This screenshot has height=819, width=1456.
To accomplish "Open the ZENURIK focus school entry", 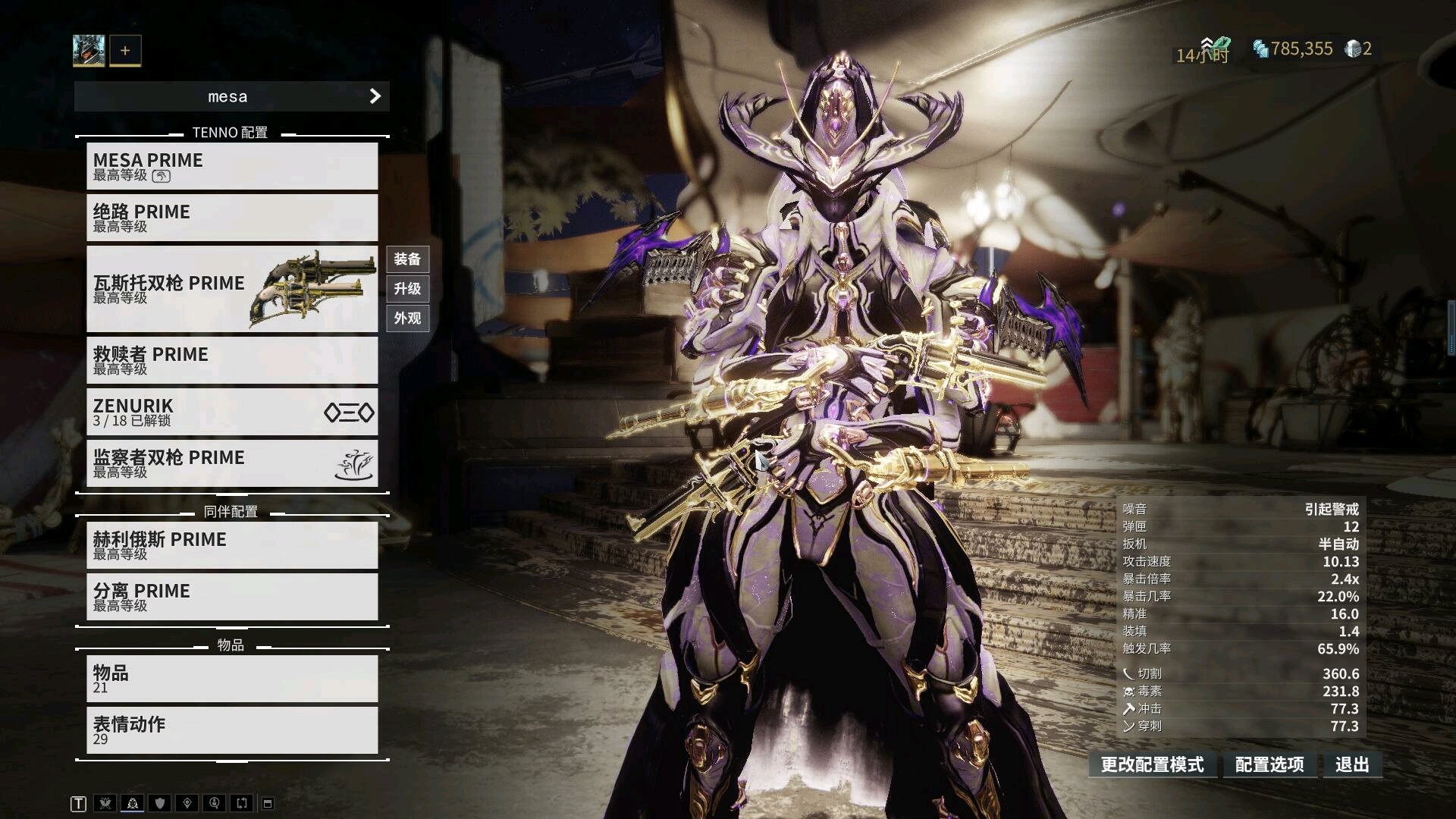I will click(x=231, y=412).
